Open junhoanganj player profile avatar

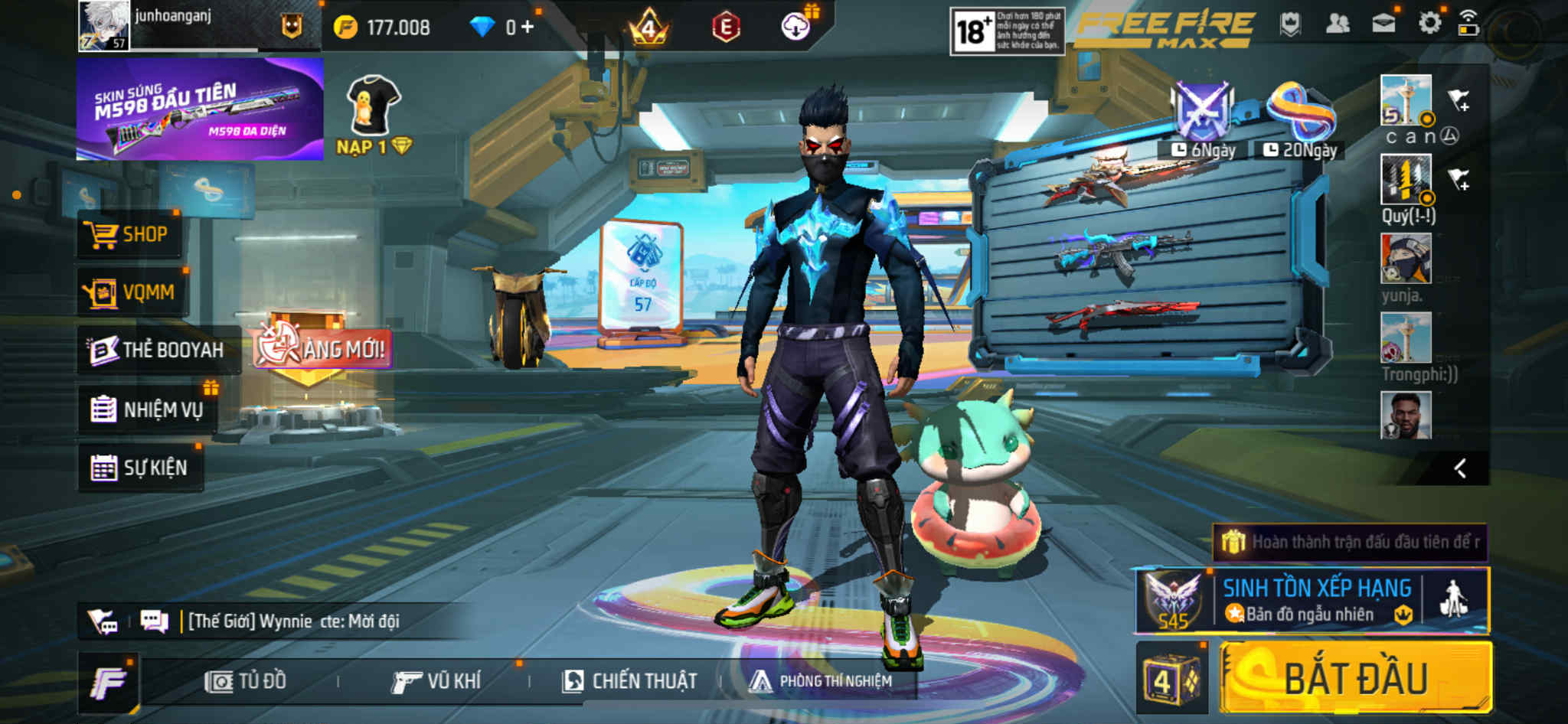tap(103, 25)
